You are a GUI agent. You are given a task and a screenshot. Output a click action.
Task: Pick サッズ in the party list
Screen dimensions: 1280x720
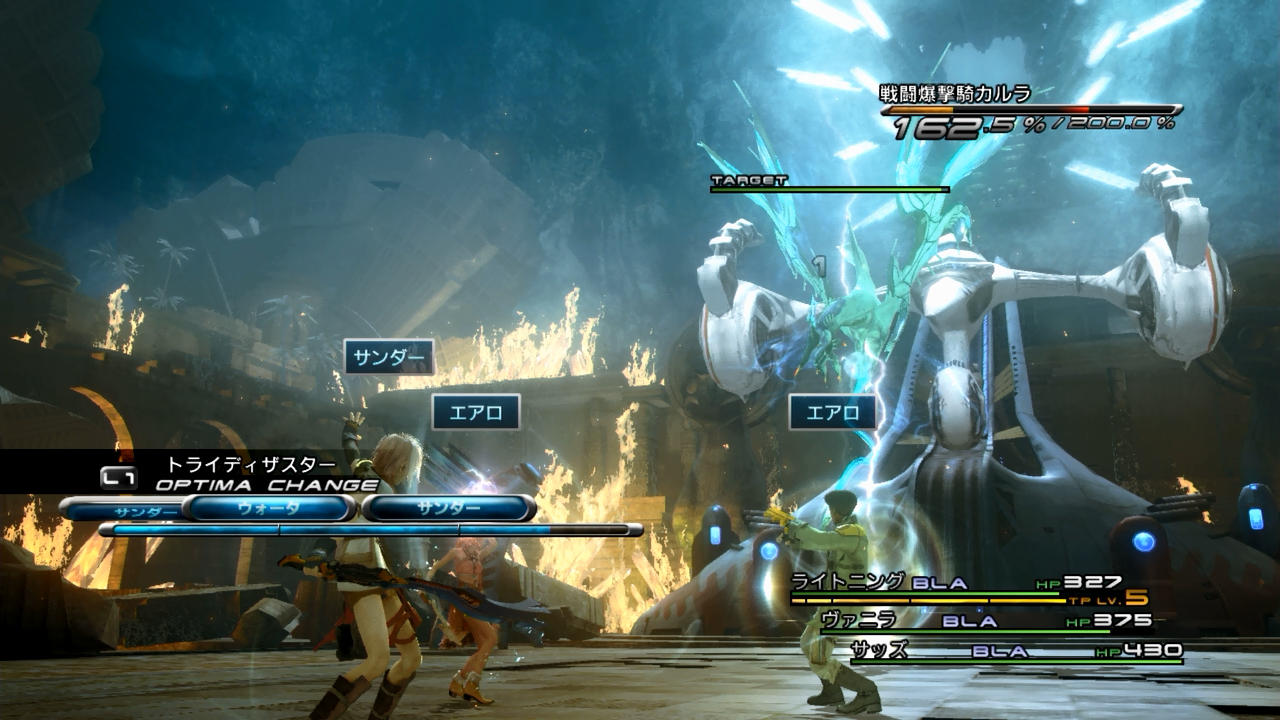pyautogui.click(x=880, y=651)
